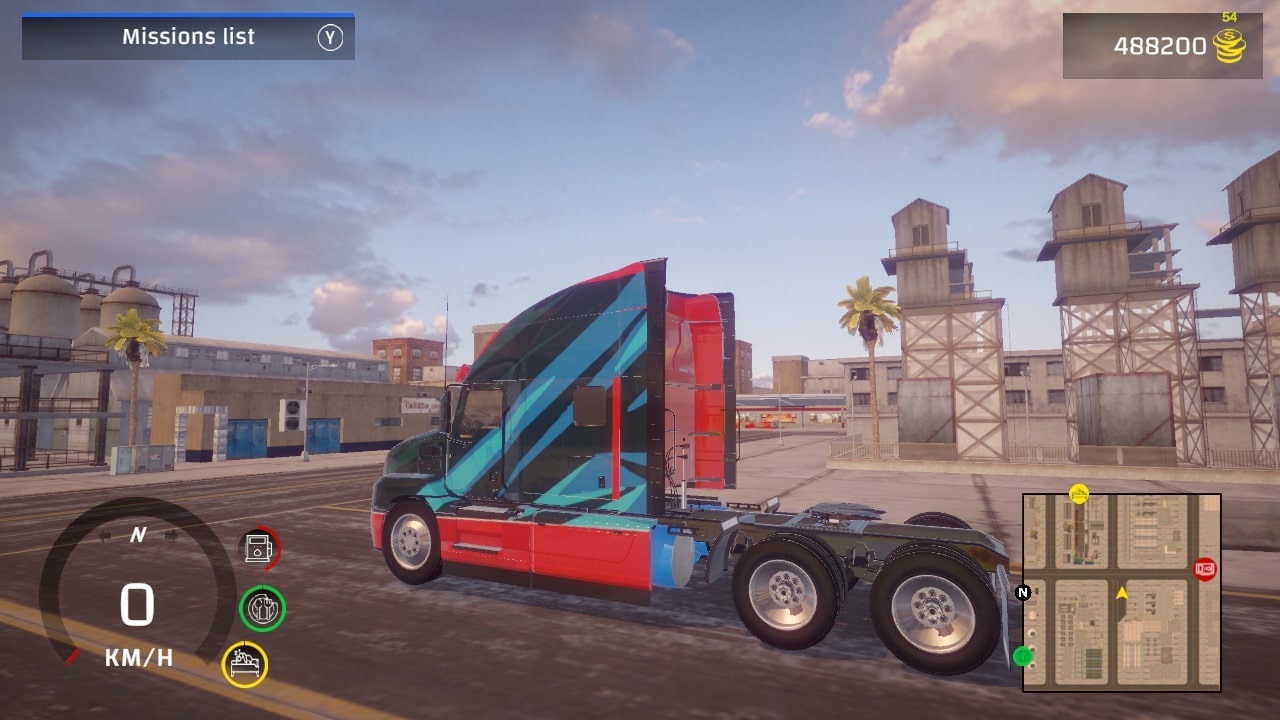Click the compass N above the speedometer
1280x720 pixels.
(138, 535)
